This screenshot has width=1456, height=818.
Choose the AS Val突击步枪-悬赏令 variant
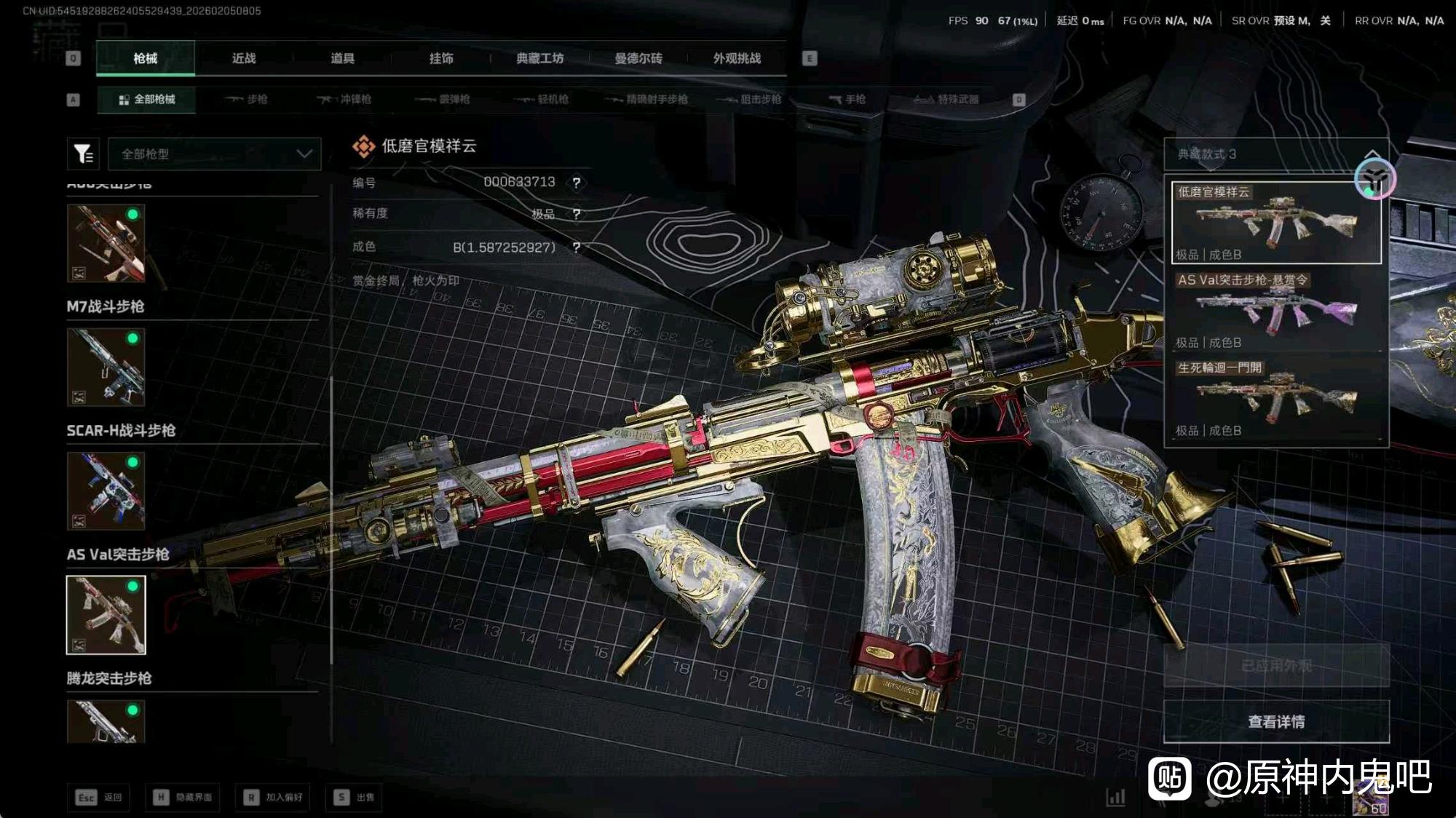[x=1276, y=311]
